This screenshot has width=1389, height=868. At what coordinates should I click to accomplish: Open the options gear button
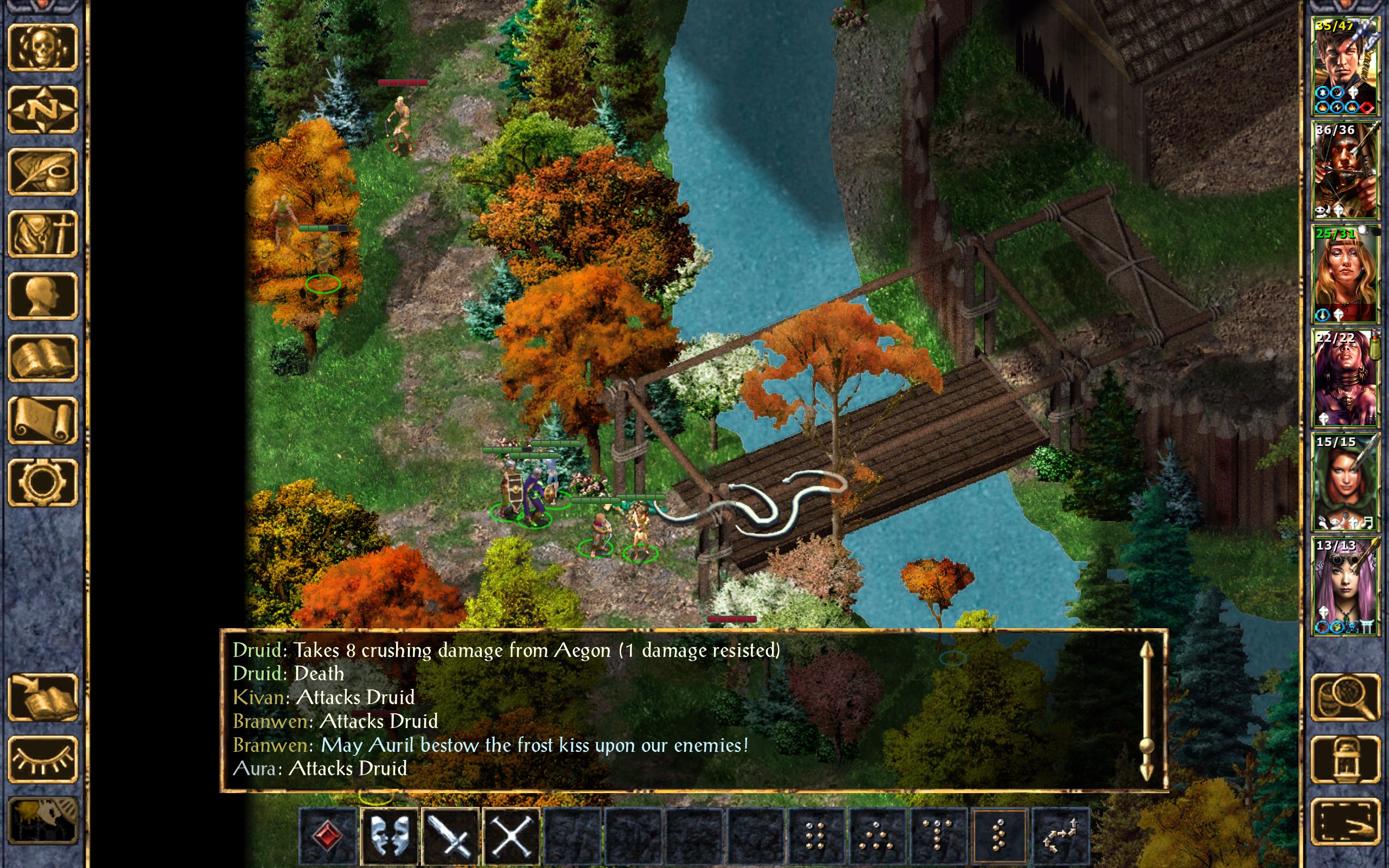(42, 482)
